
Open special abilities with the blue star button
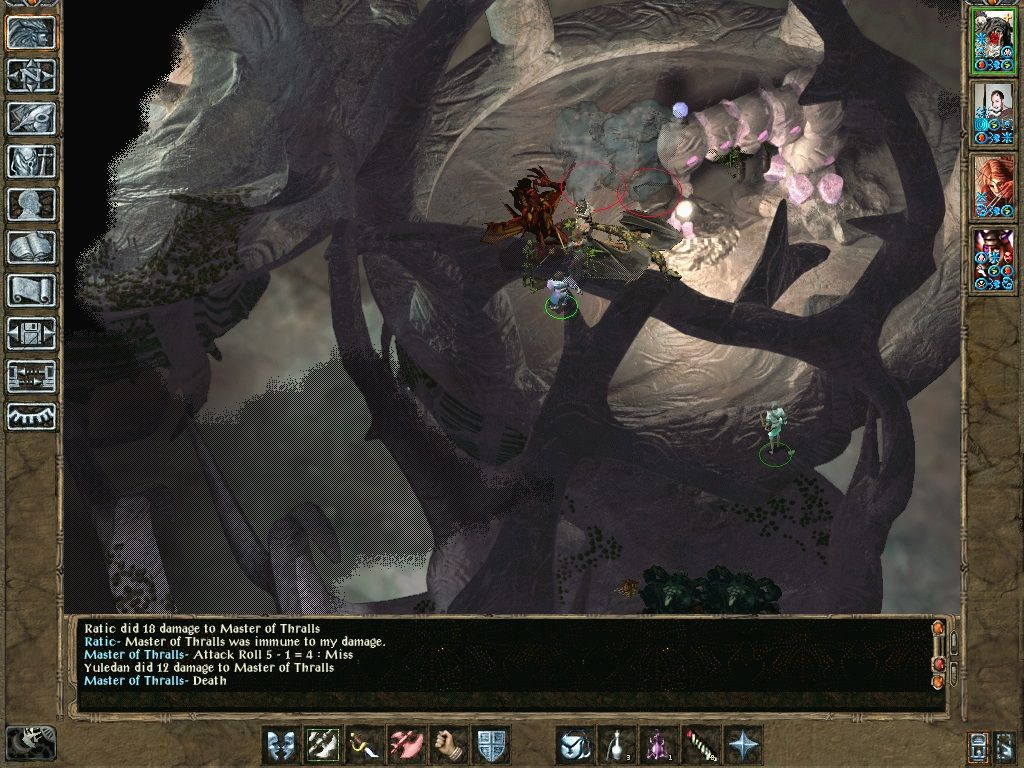tap(743, 746)
